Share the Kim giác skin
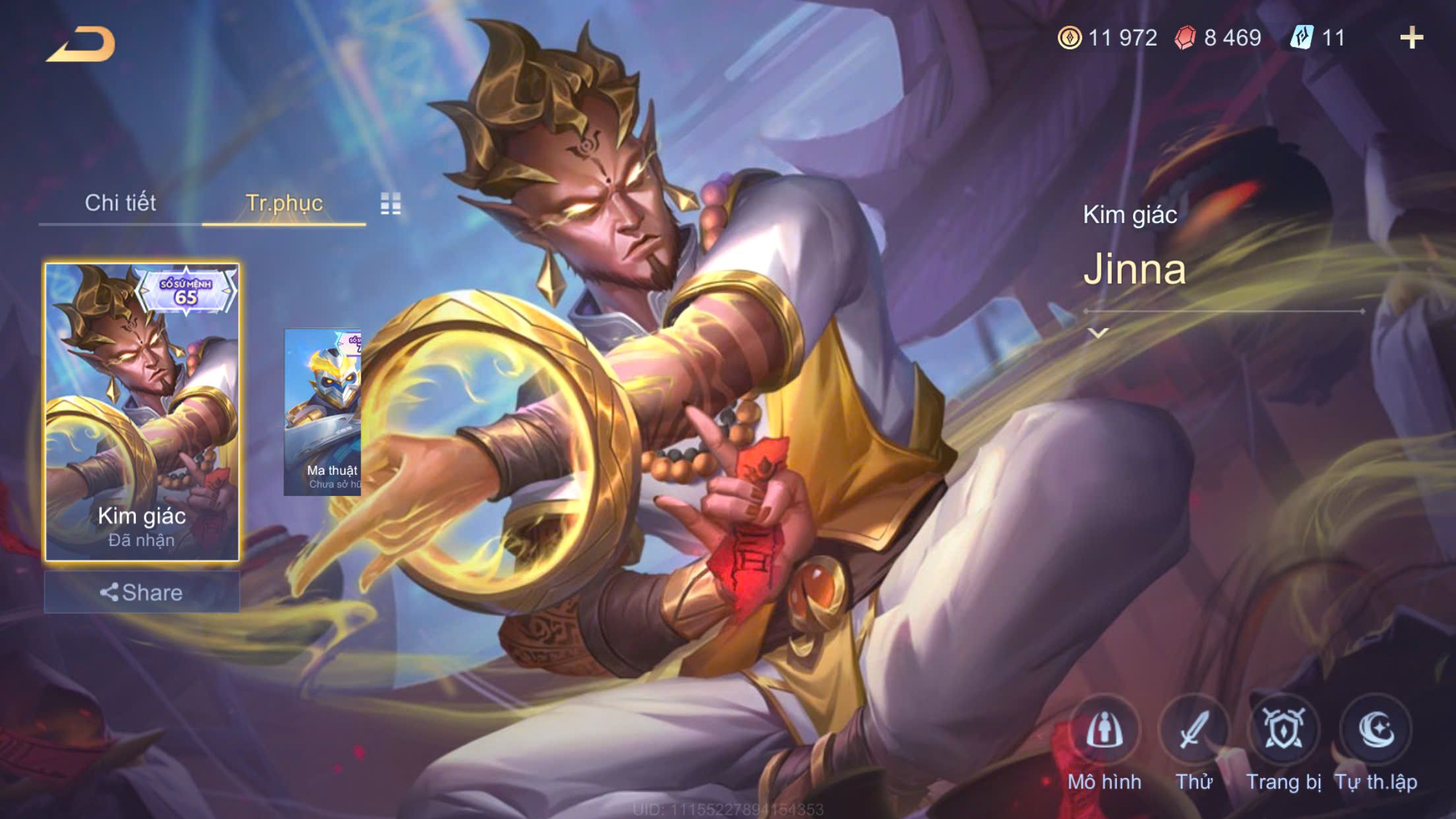The image size is (1456, 819). [x=142, y=592]
